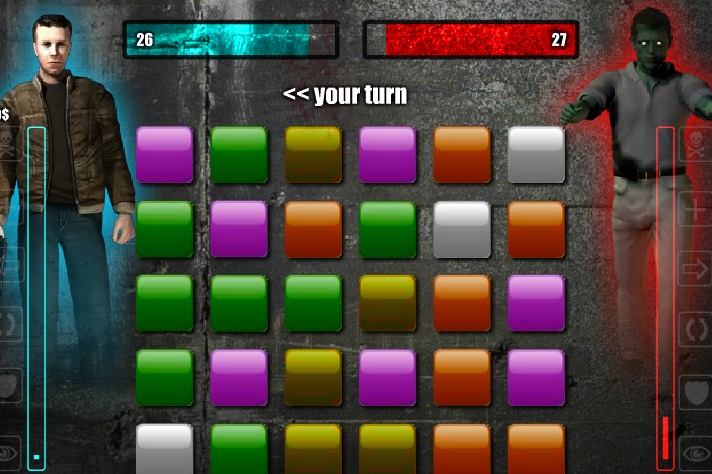712x474 pixels.
Task: Pick the olive tile flanked by two purple tiles
Action: pos(313,377)
